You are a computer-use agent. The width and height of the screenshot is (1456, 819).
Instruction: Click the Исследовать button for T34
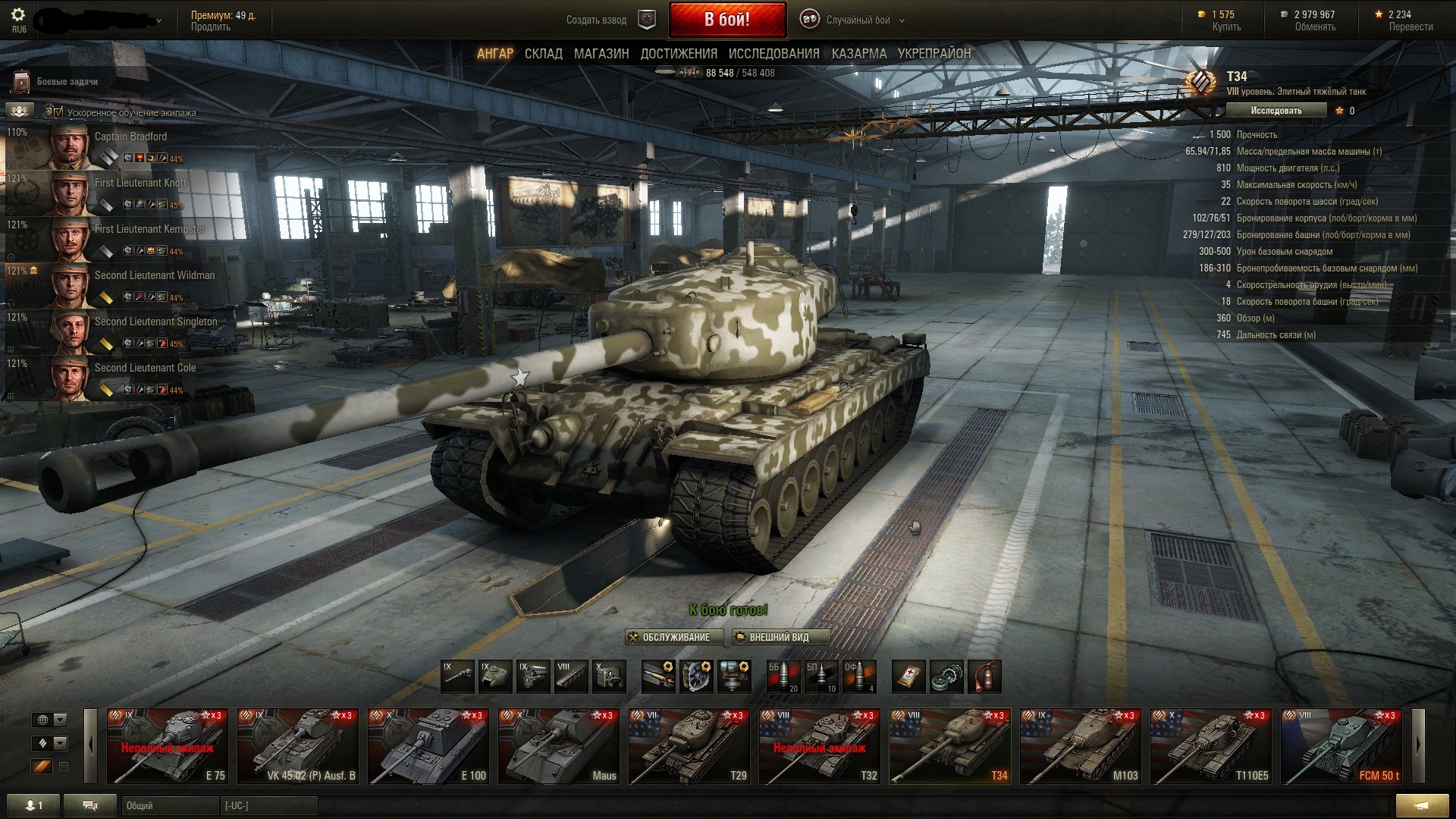tap(1276, 111)
